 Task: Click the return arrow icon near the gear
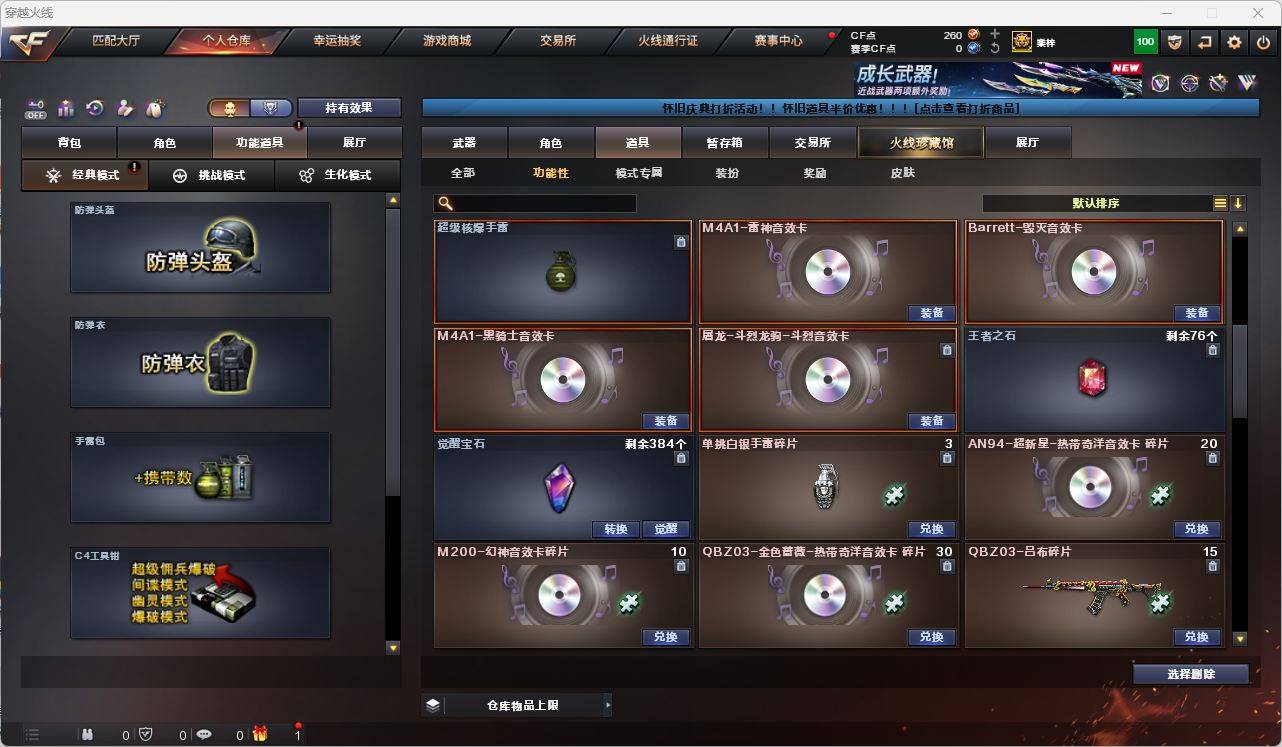pos(1204,42)
